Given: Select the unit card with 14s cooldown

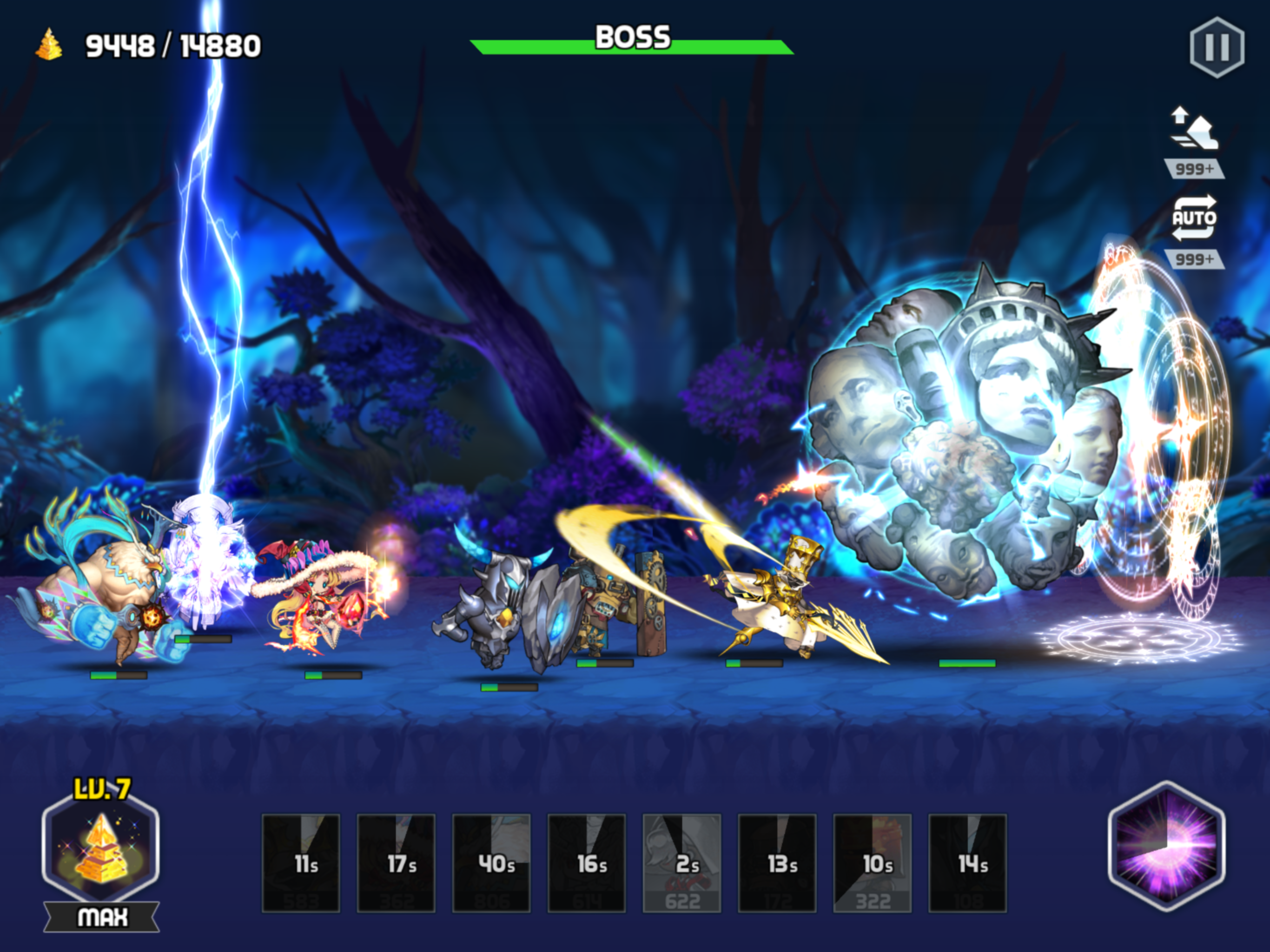Looking at the screenshot, I should click(968, 863).
